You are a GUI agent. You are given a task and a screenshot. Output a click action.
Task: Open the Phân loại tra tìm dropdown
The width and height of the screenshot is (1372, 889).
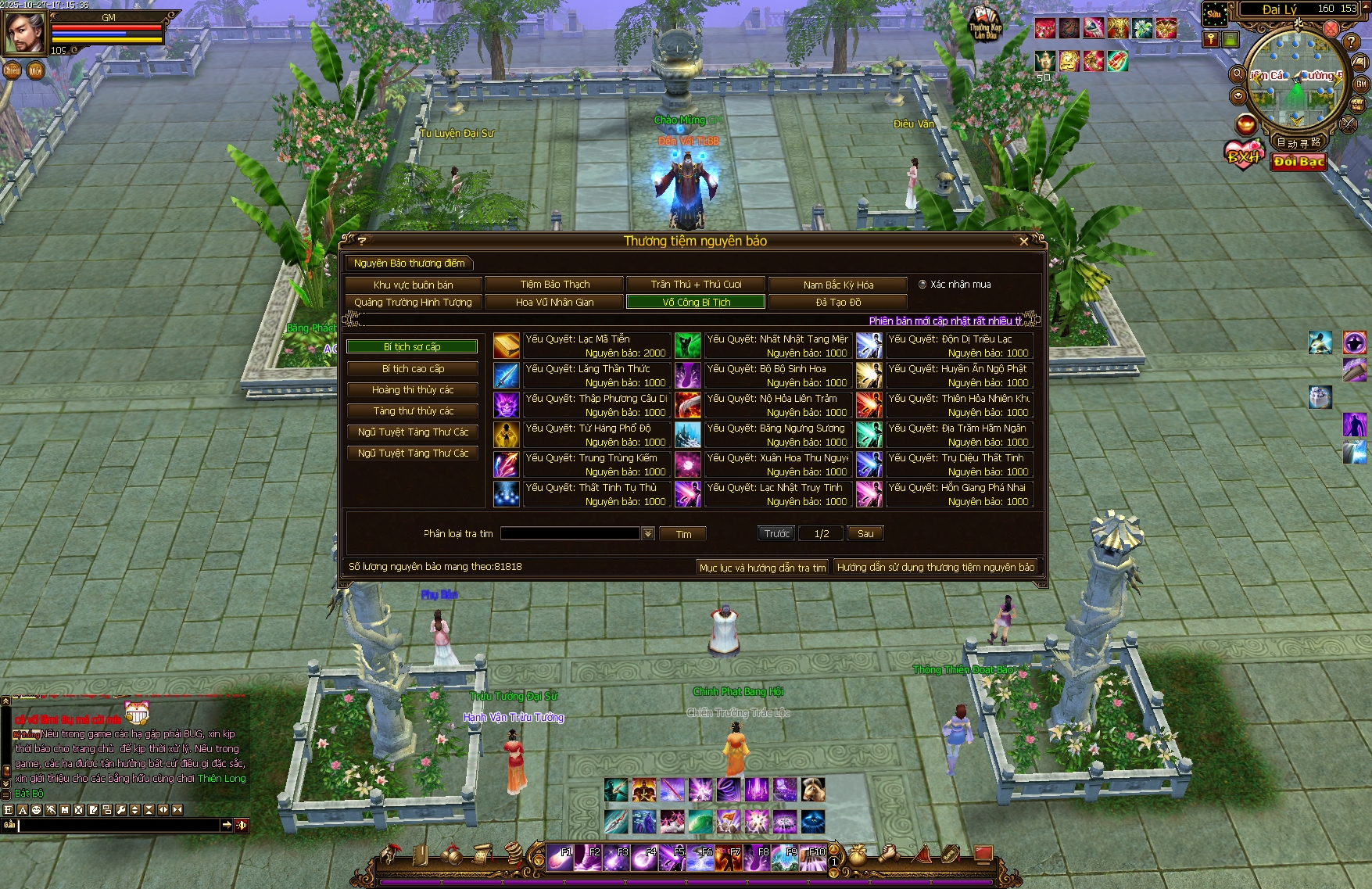point(648,534)
